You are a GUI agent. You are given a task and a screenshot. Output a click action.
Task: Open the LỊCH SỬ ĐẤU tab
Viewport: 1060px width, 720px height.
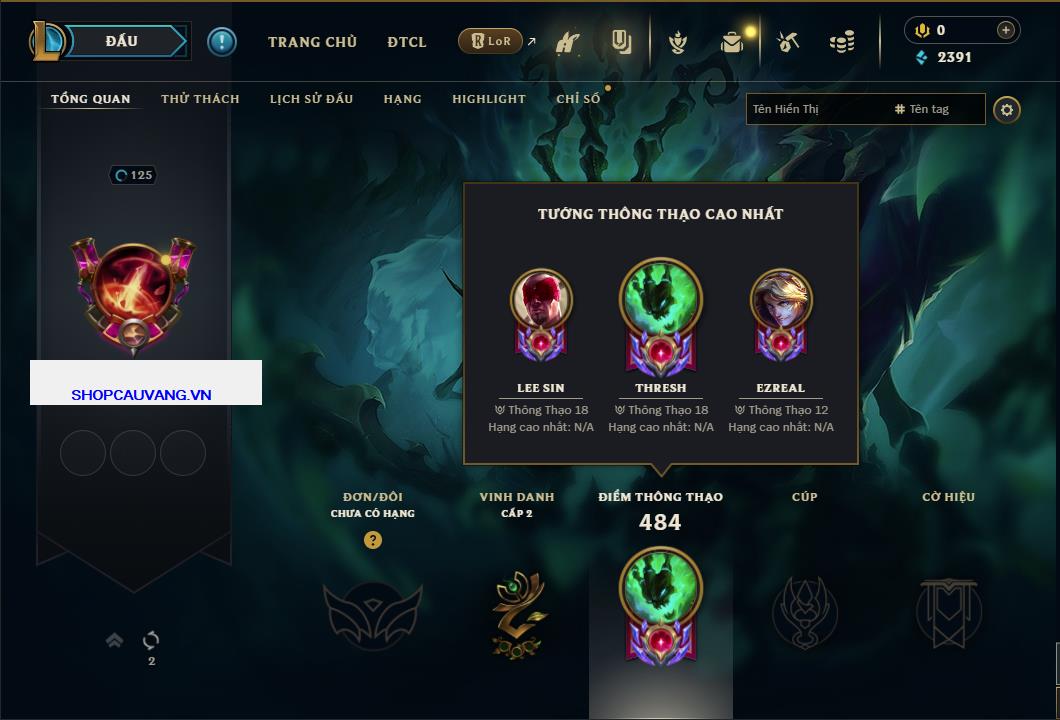(311, 99)
